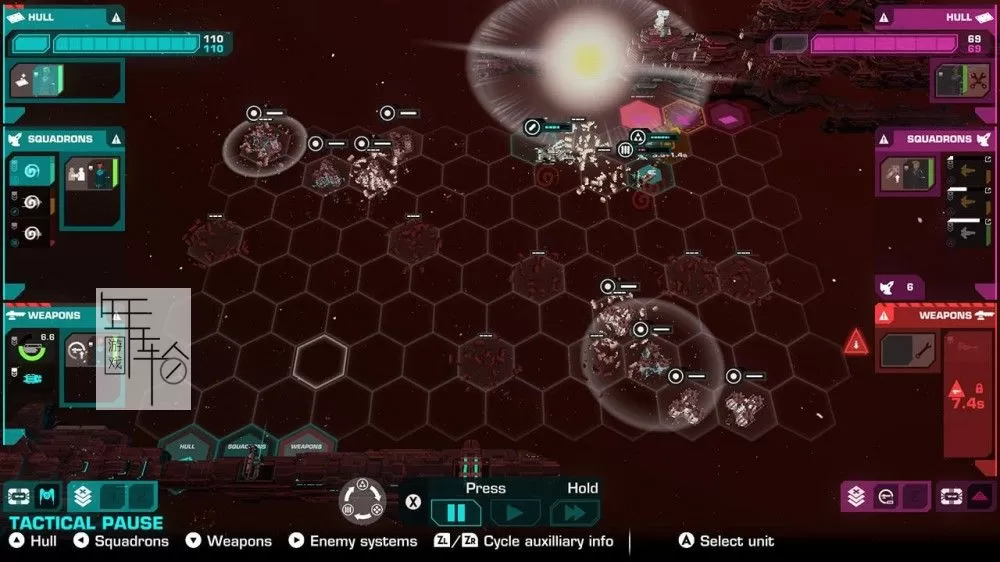Toggle the player layers stack icon

point(83,495)
